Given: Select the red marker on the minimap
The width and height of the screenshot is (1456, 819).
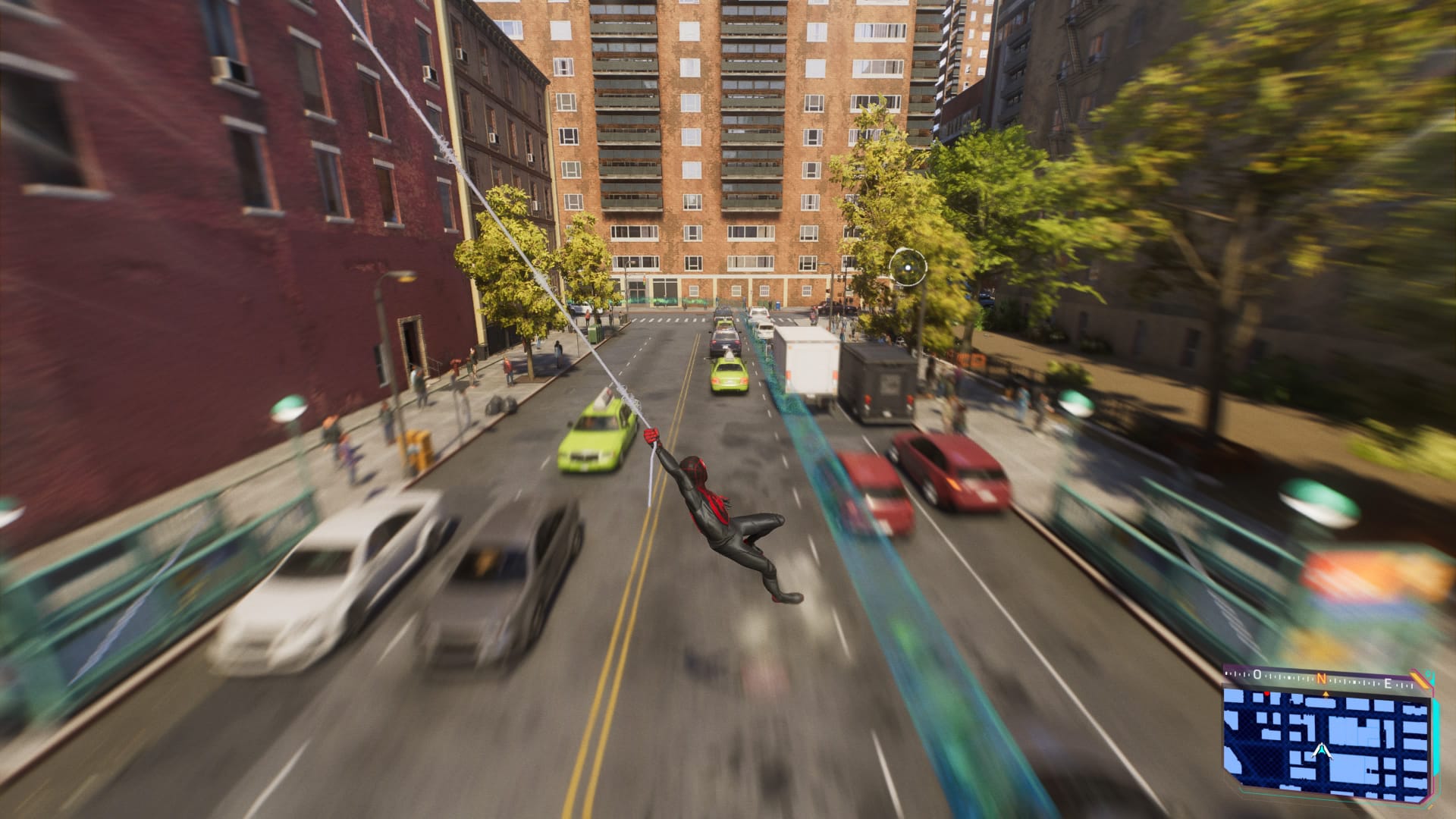Looking at the screenshot, I should 1266,694.
